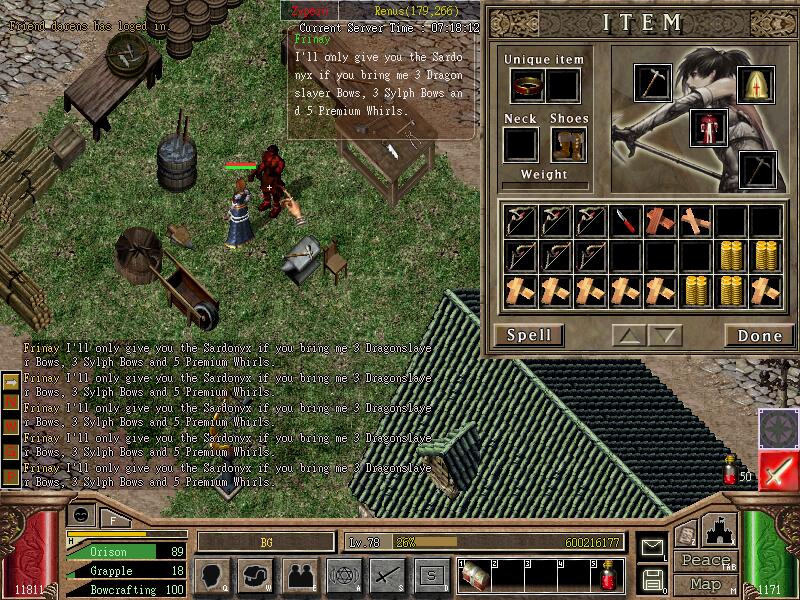This screenshot has width=800, height=600.
Task: Click the head silhouette action button
Action: [x=212, y=575]
